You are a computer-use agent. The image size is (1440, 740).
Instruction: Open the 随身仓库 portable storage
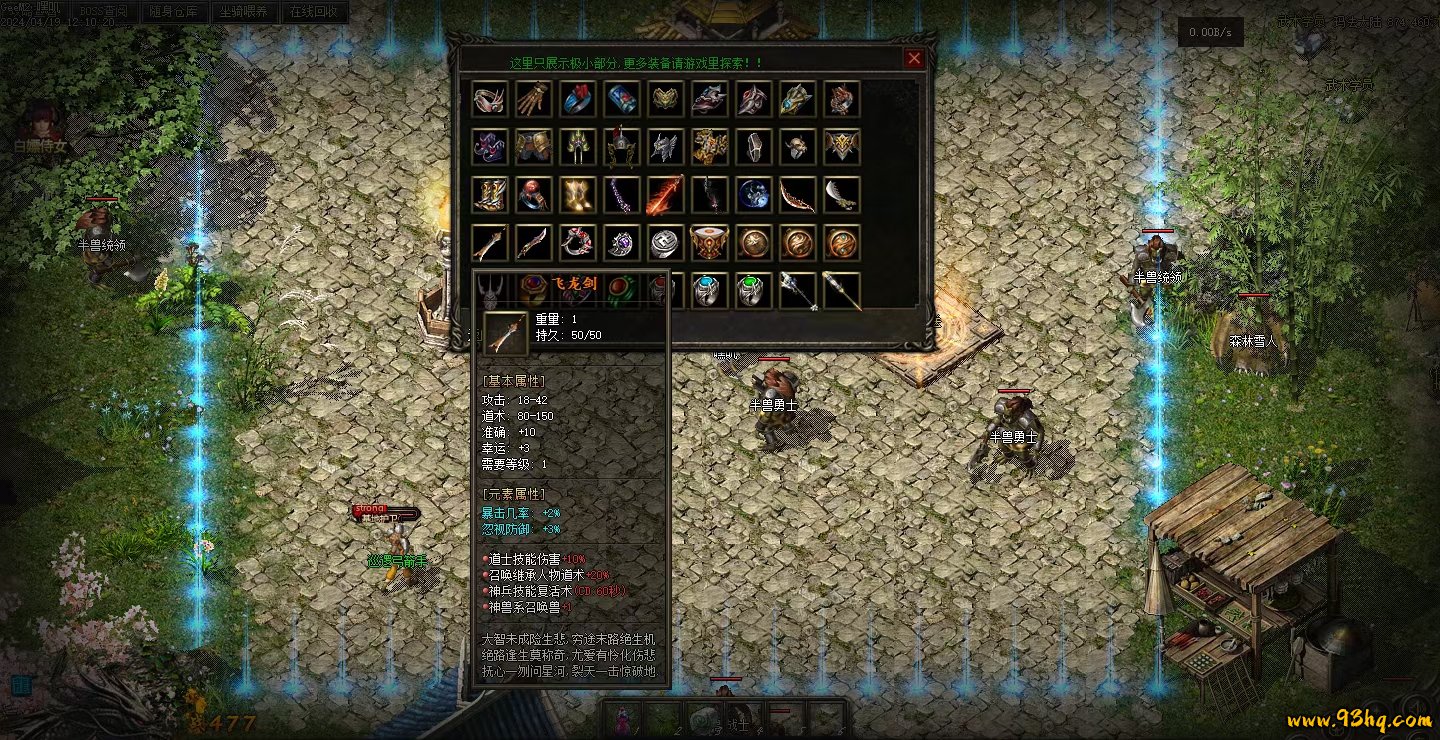point(173,12)
